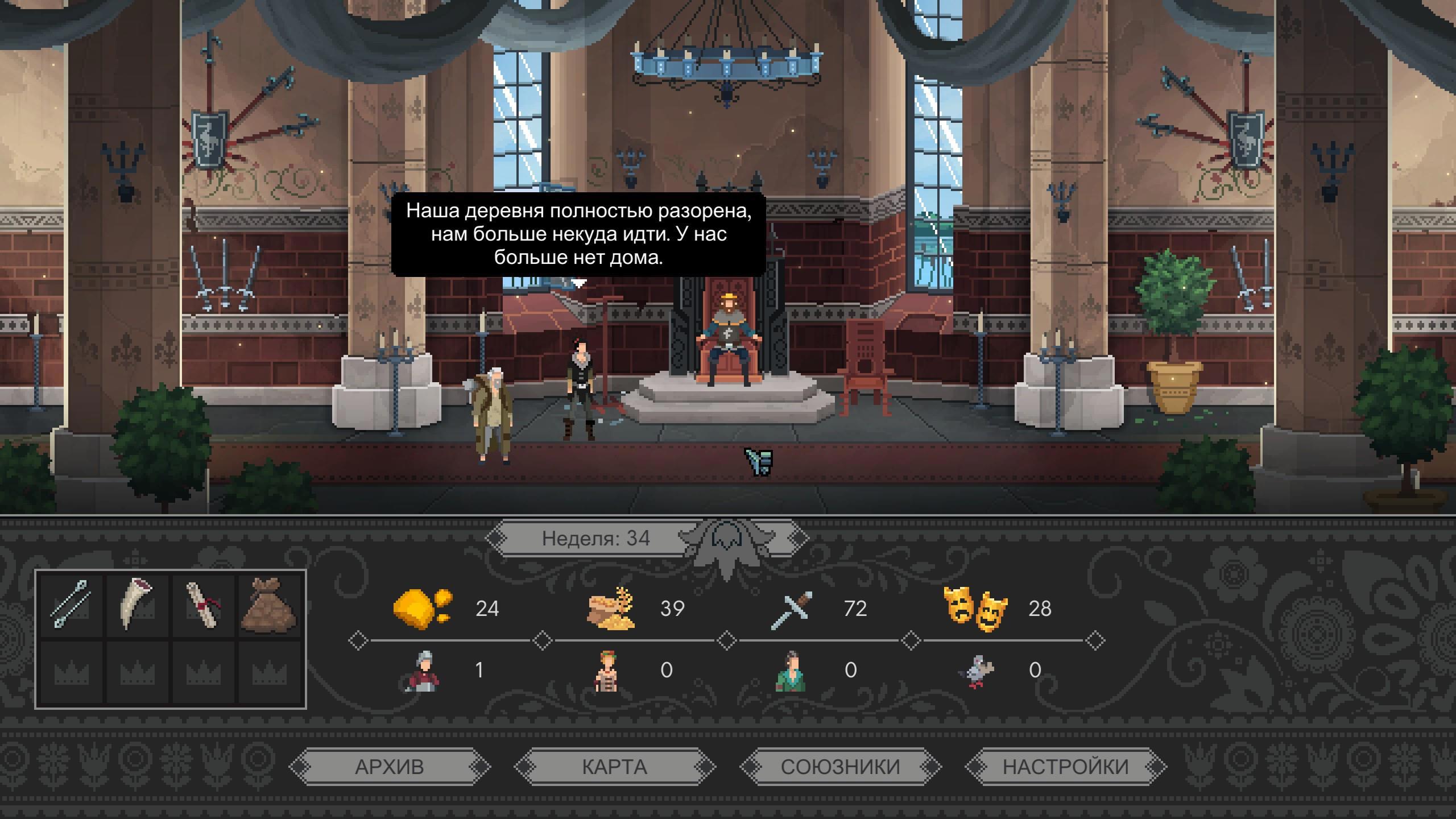The height and width of the screenshot is (819, 1456).
Task: Advance the petitioner's dialogue bubble
Action: 578,234
